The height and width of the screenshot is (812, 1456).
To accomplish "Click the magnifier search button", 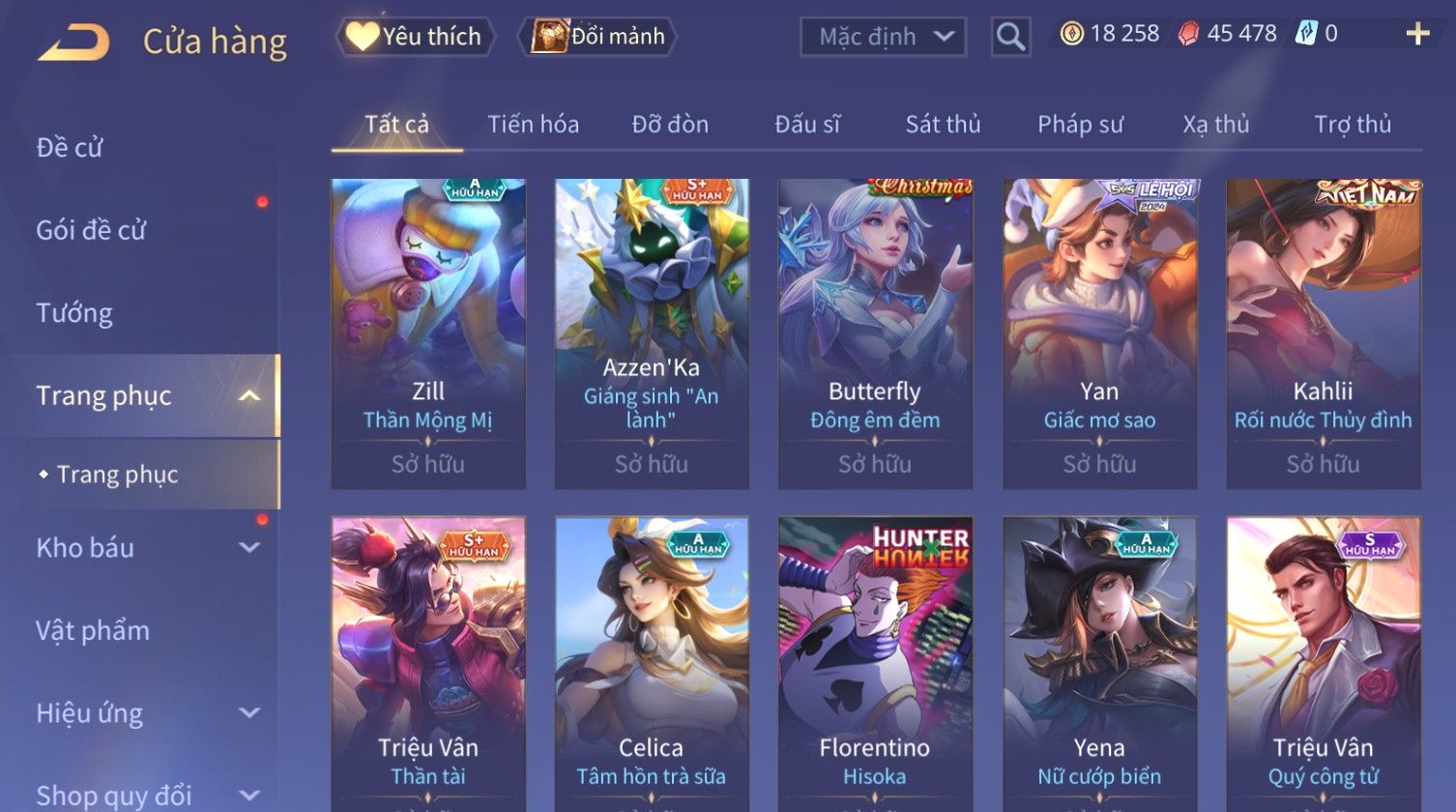I will tap(1010, 37).
